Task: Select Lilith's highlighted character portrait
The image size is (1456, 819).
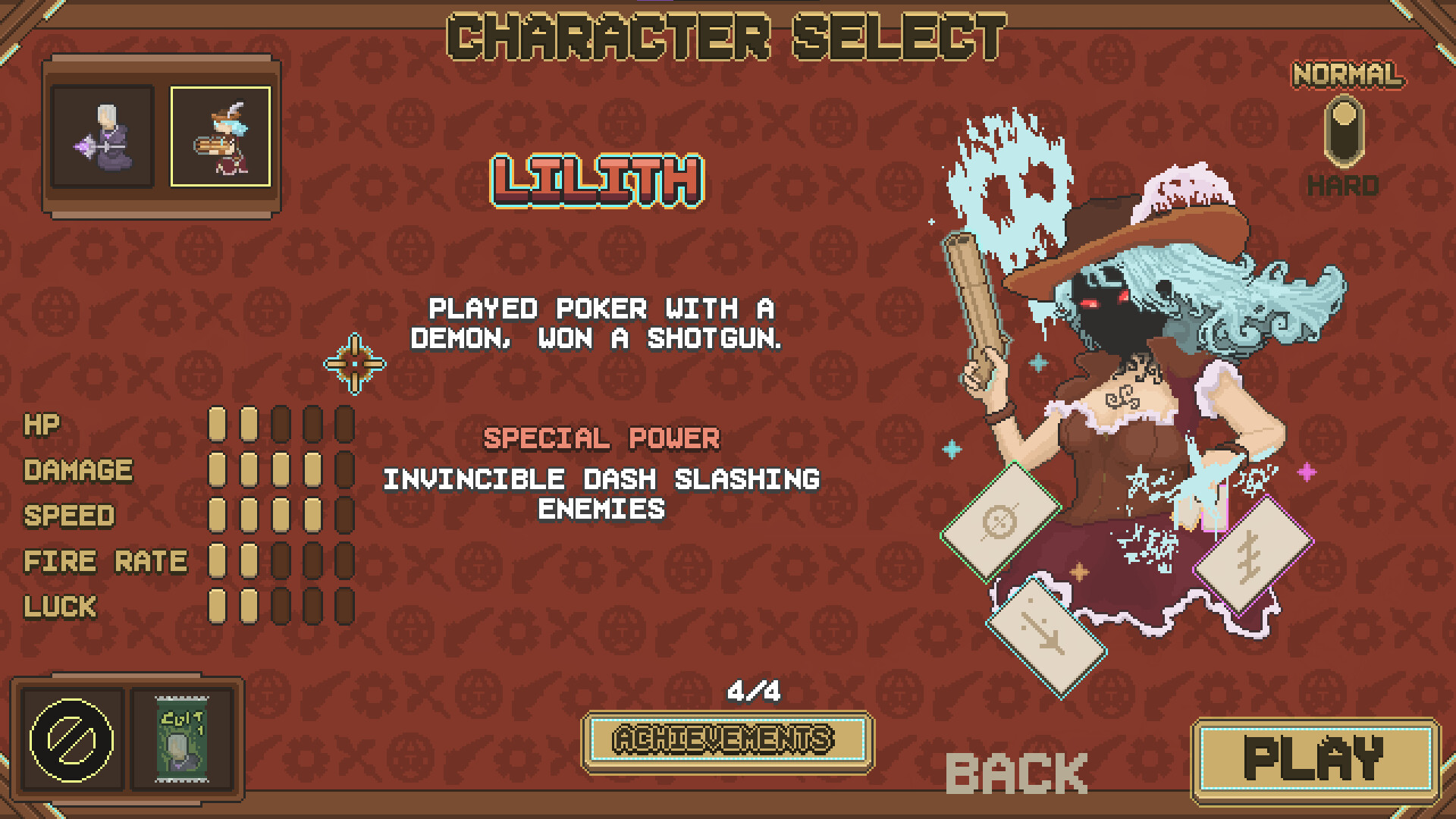Action: (x=222, y=135)
